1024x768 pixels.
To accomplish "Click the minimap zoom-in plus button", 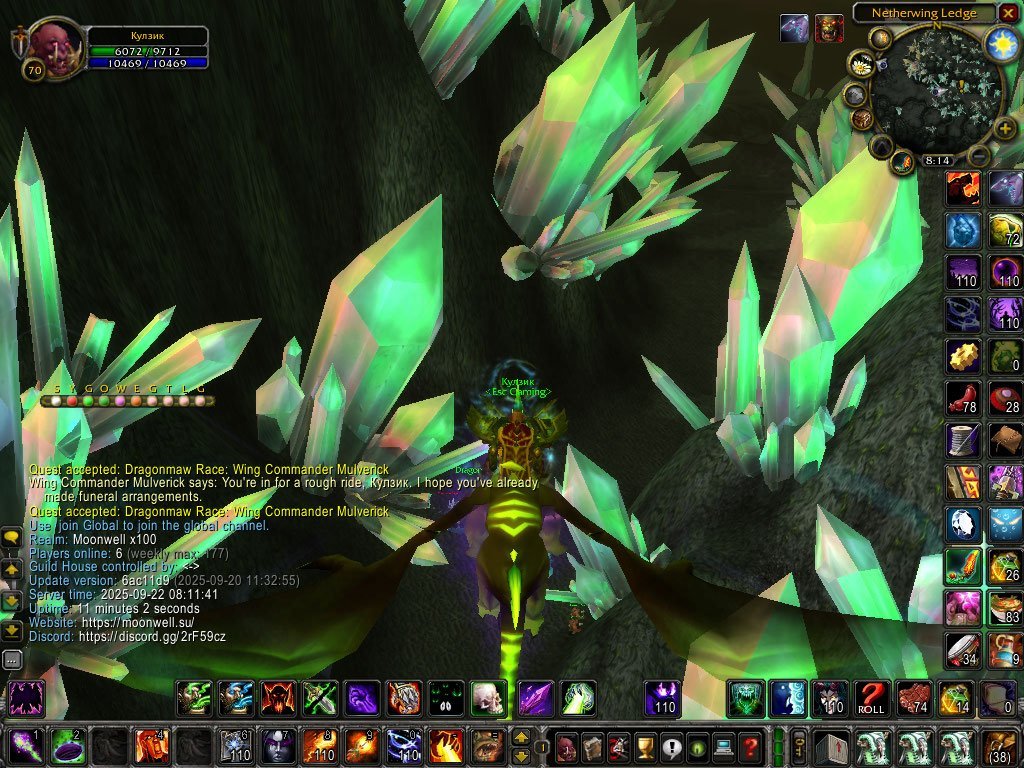I will tap(1003, 129).
